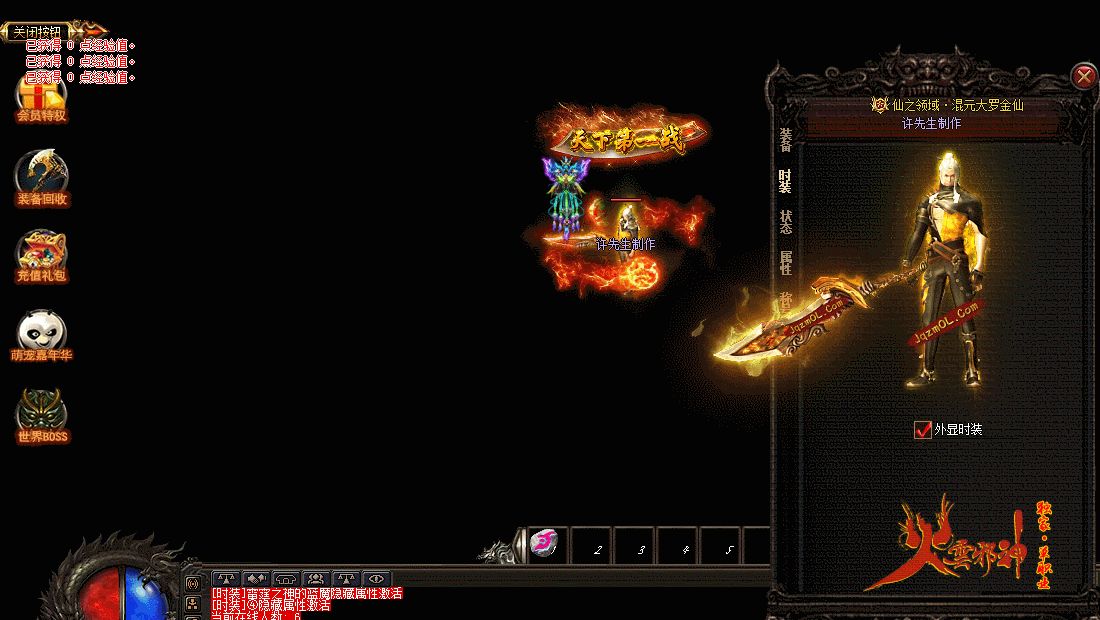Use the pink rune stone in hotbar slot 1
Viewport: 1100px width, 620px height.
(544, 543)
